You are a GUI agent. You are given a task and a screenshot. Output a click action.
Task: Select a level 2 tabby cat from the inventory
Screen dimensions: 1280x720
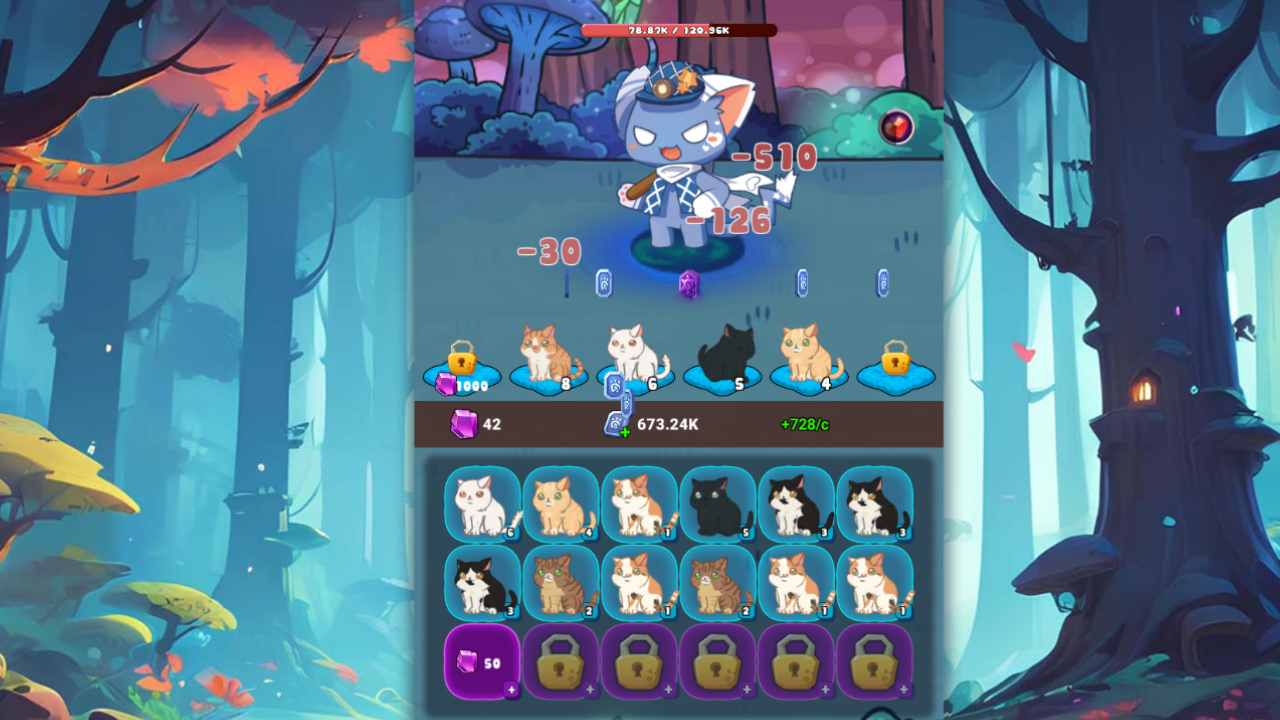tap(561, 582)
